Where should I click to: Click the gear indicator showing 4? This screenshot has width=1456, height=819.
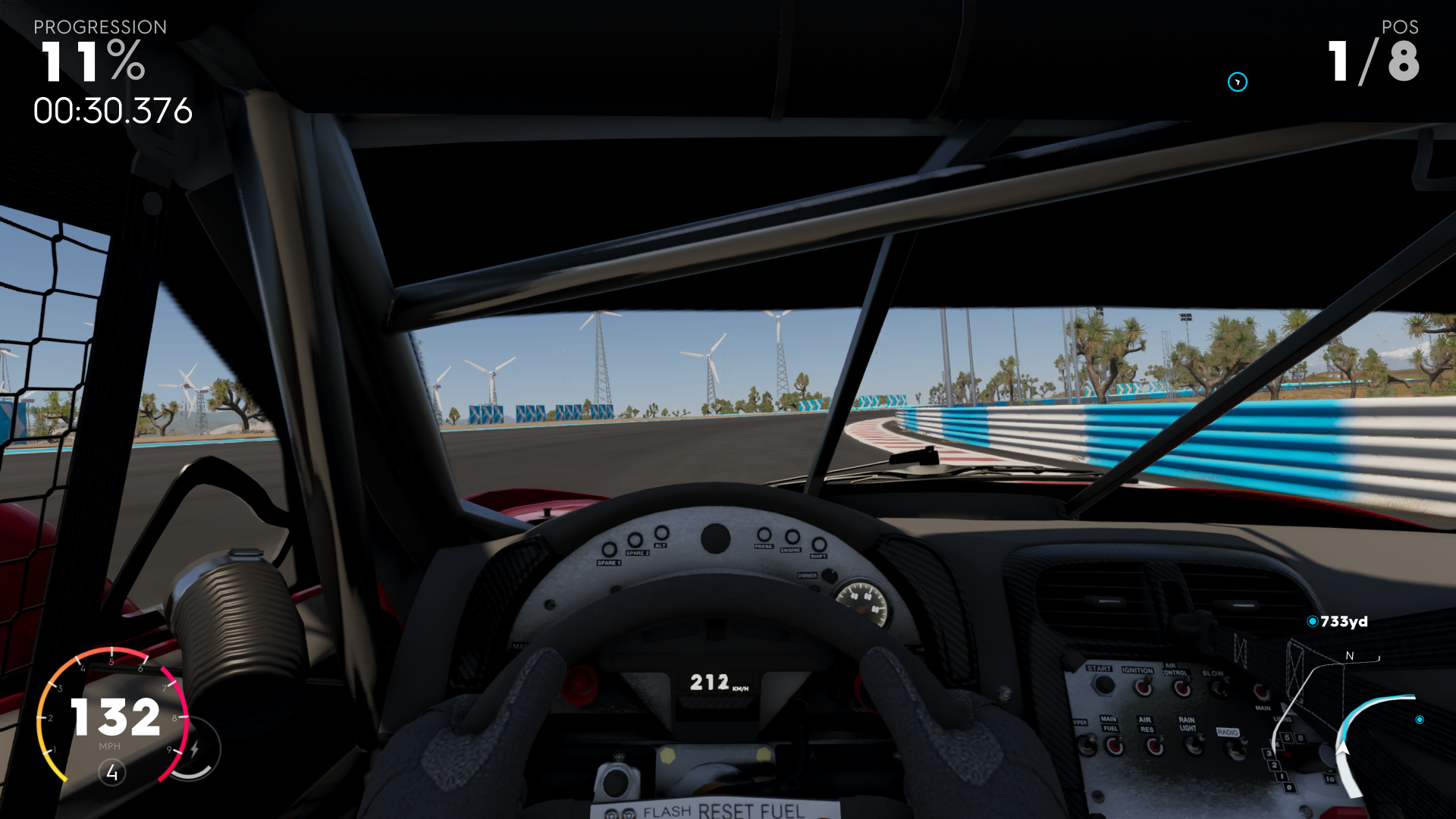[x=111, y=772]
